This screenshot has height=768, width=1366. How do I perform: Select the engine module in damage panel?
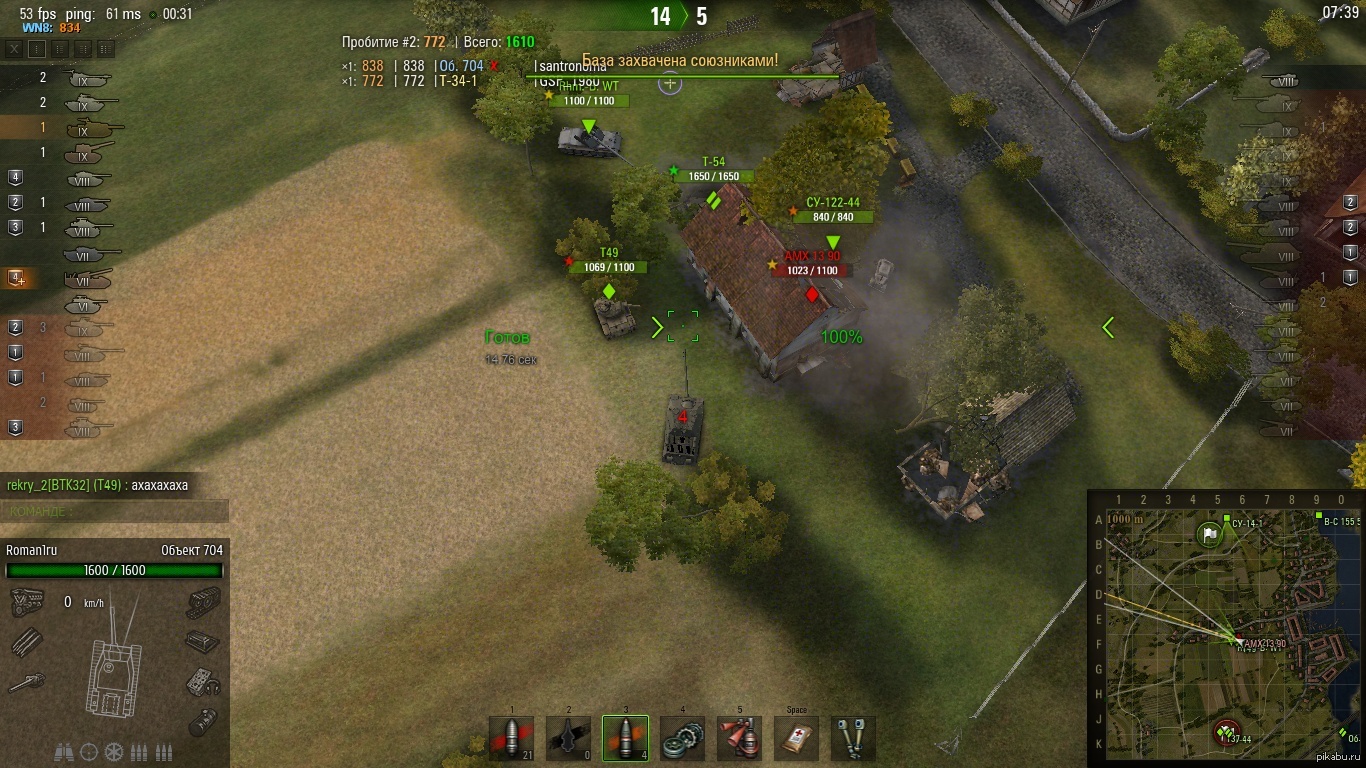pos(26,603)
